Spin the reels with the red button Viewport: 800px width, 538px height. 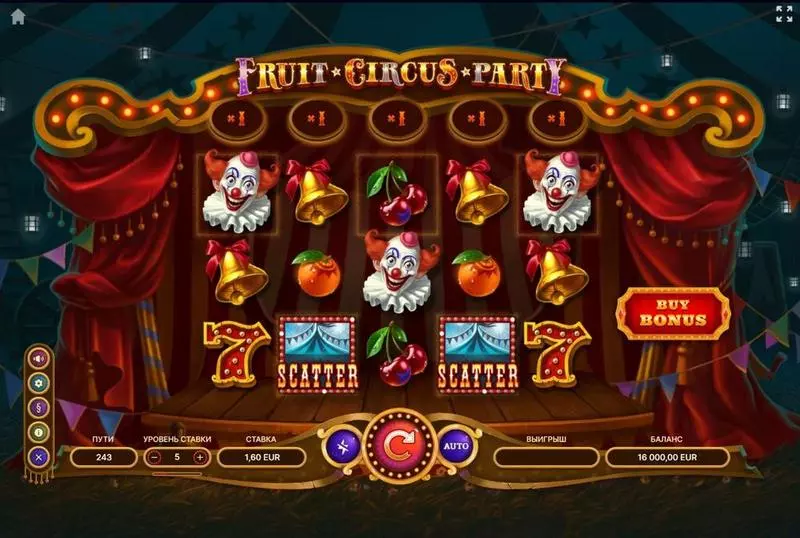click(x=399, y=447)
